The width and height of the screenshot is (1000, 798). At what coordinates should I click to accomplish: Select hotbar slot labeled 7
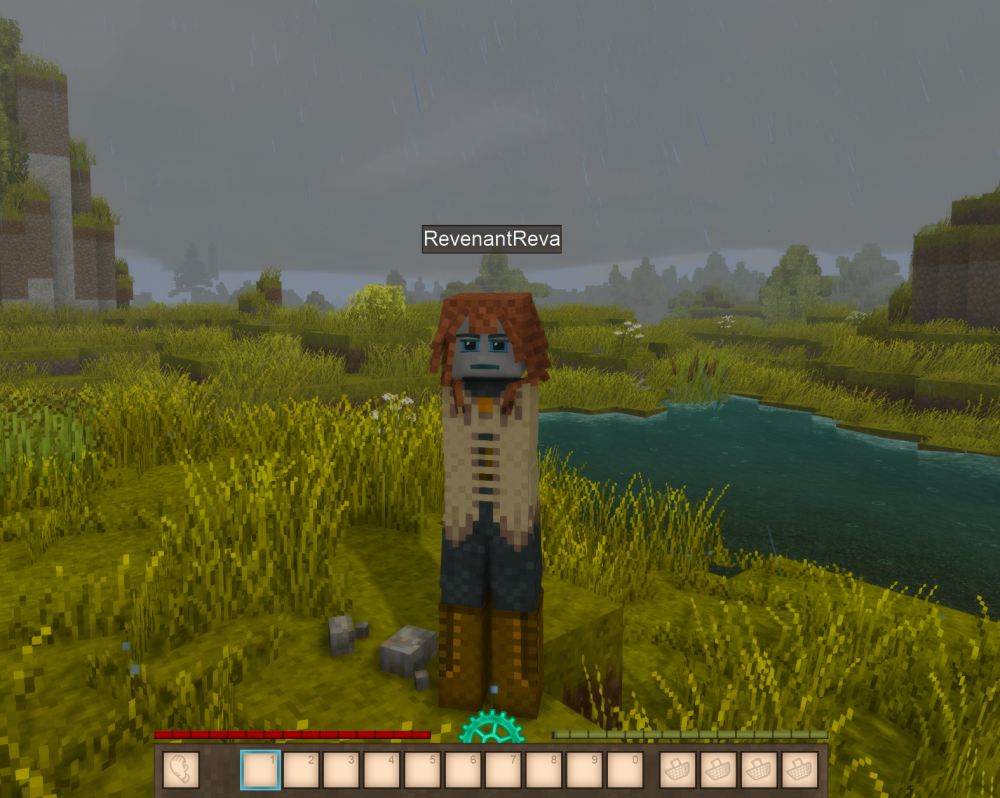[504, 770]
